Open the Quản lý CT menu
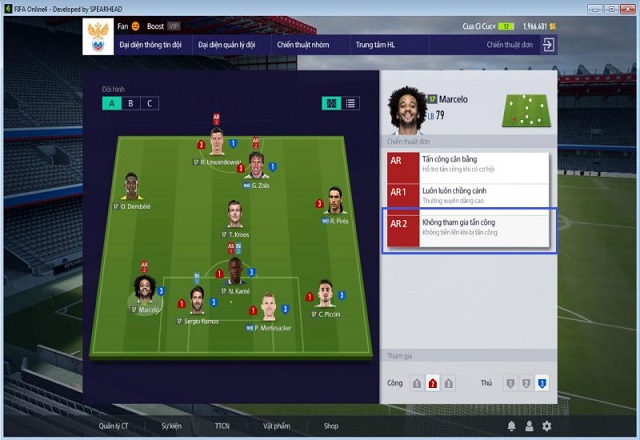This screenshot has width=640, height=440. 115,426
